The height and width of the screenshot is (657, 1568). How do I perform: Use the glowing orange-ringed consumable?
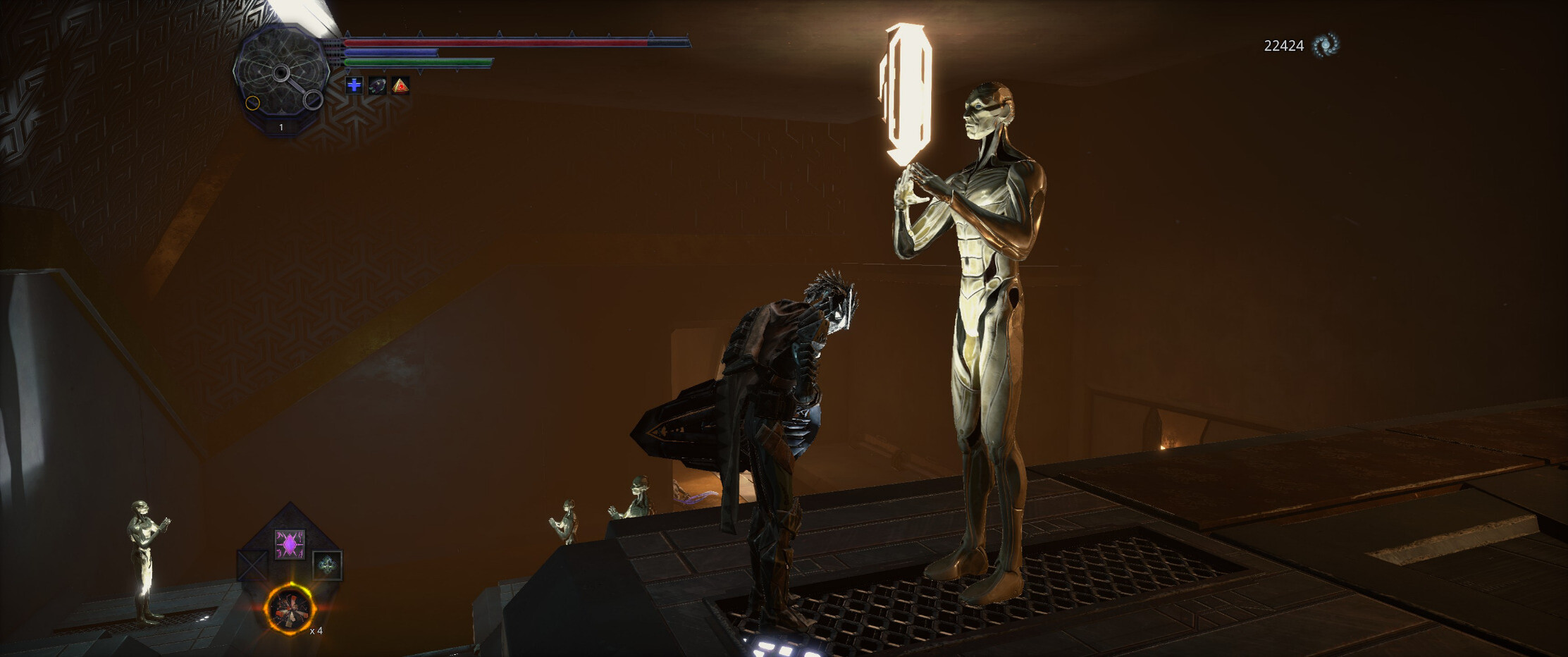point(290,610)
